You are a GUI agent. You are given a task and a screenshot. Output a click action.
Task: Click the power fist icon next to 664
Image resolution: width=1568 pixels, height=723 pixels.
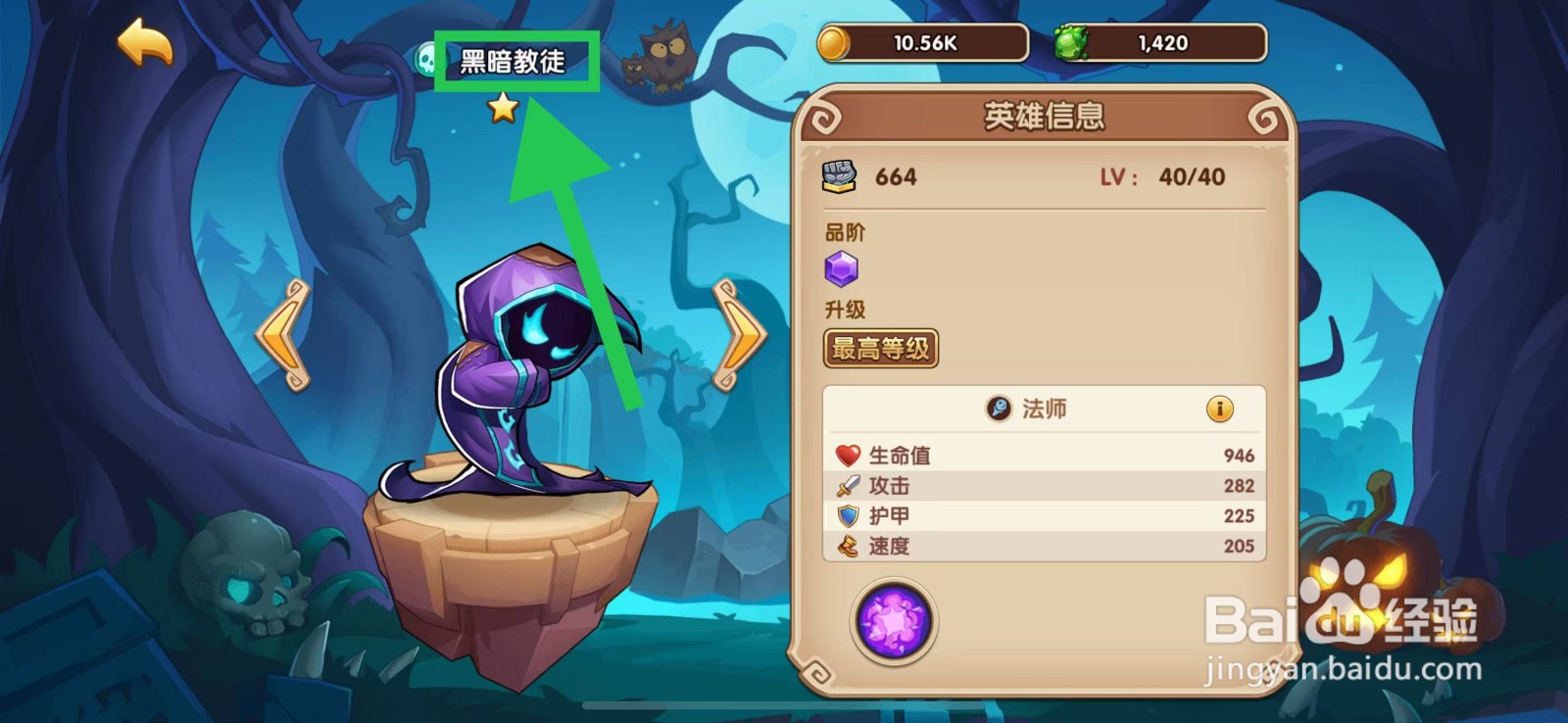click(x=840, y=176)
